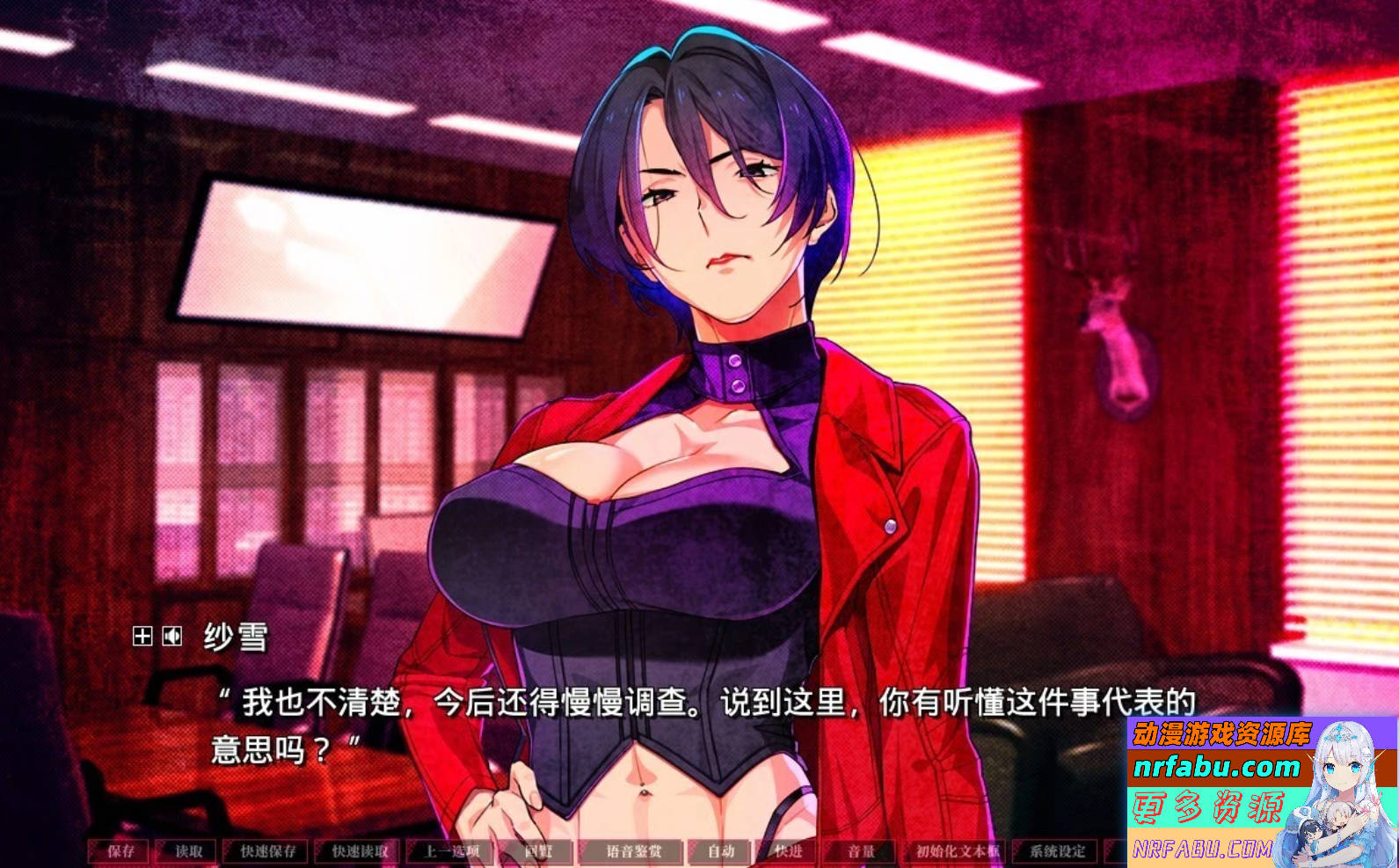
Task: Open the nrfabu.com watermark link
Action: [x=1216, y=767]
